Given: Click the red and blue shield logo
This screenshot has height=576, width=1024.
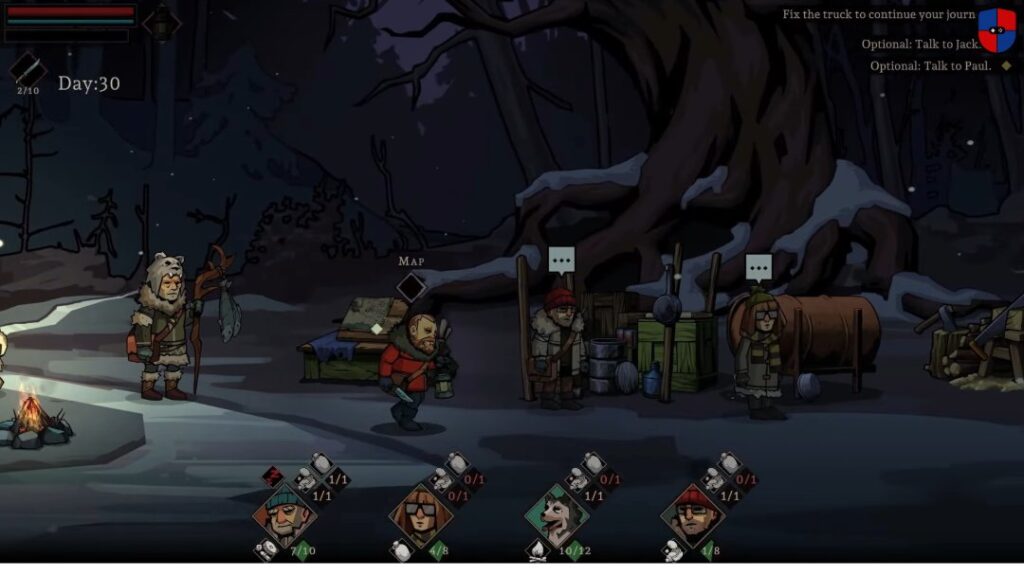Looking at the screenshot, I should (x=996, y=30).
